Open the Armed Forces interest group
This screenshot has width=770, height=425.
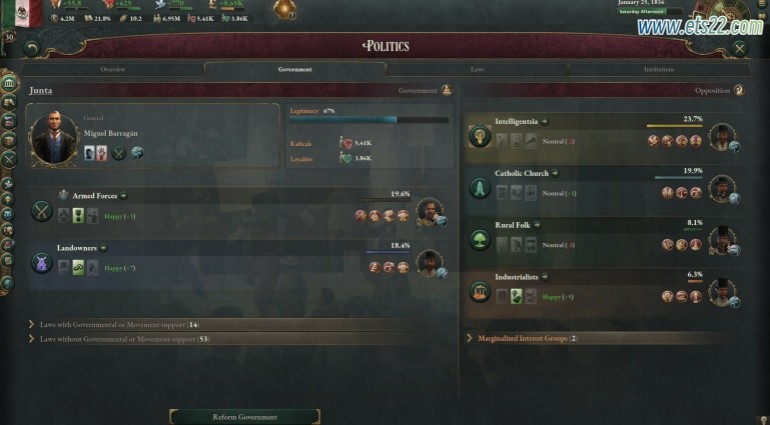click(x=96, y=195)
